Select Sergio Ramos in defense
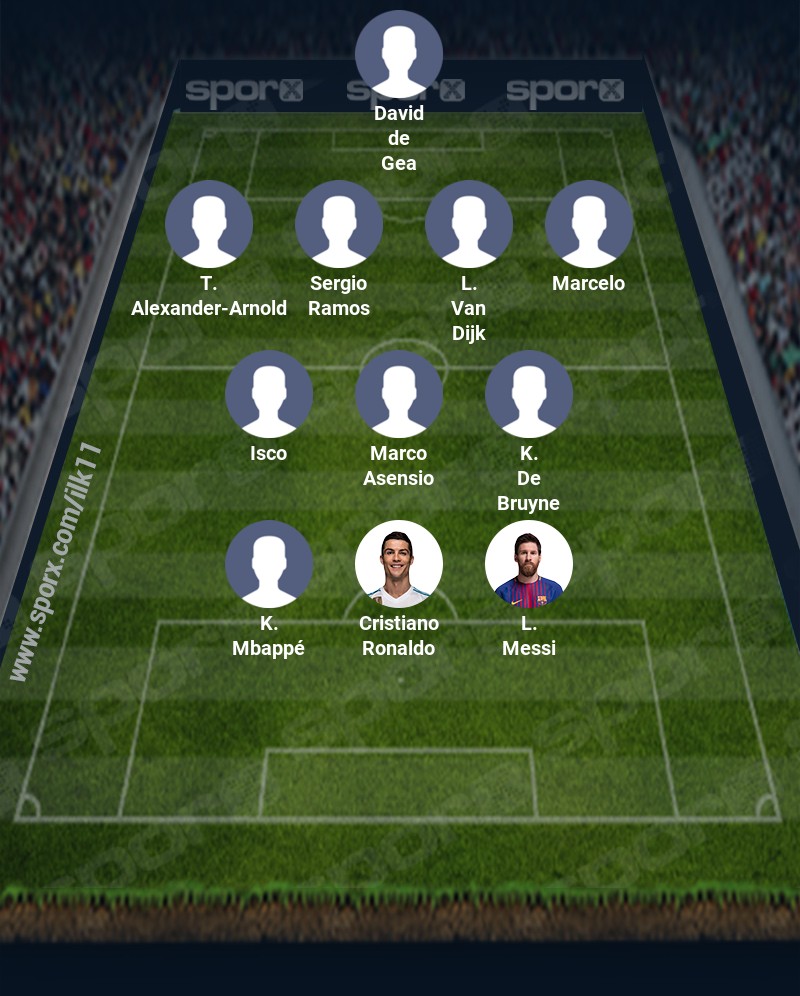The image size is (800, 996). pos(339,224)
